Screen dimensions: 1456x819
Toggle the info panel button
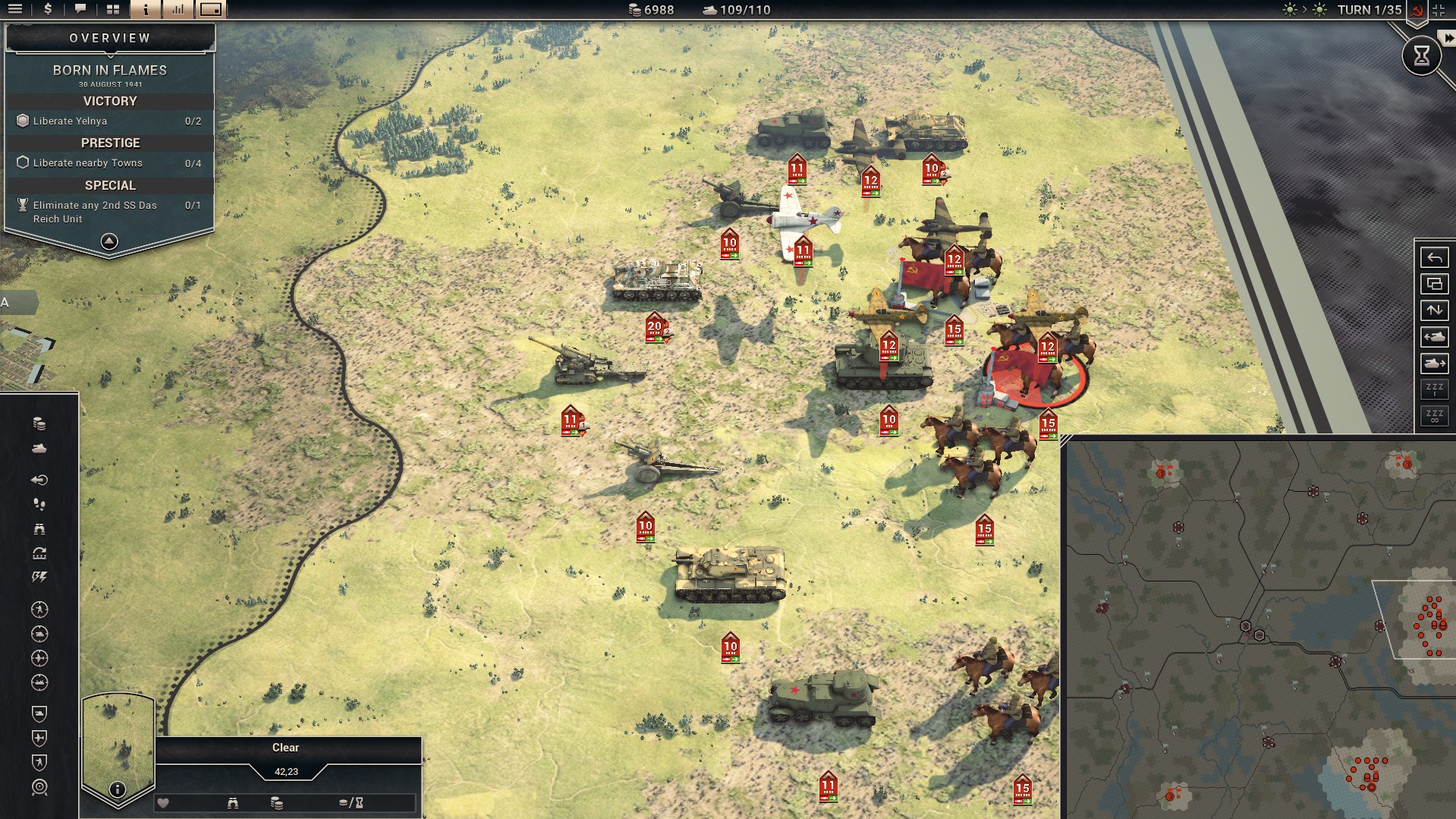(146, 9)
